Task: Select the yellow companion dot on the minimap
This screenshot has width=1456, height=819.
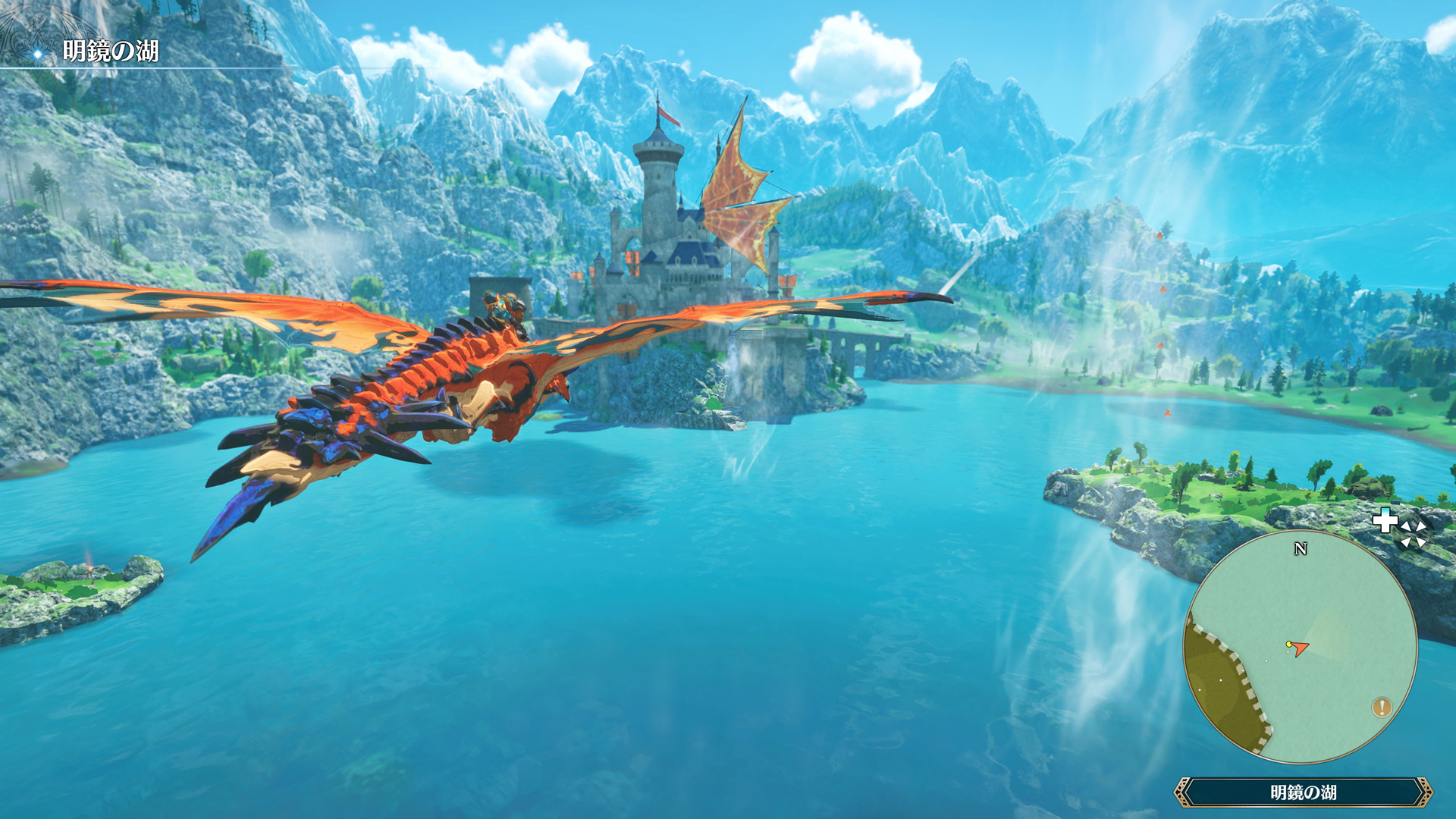Action: click(1289, 644)
